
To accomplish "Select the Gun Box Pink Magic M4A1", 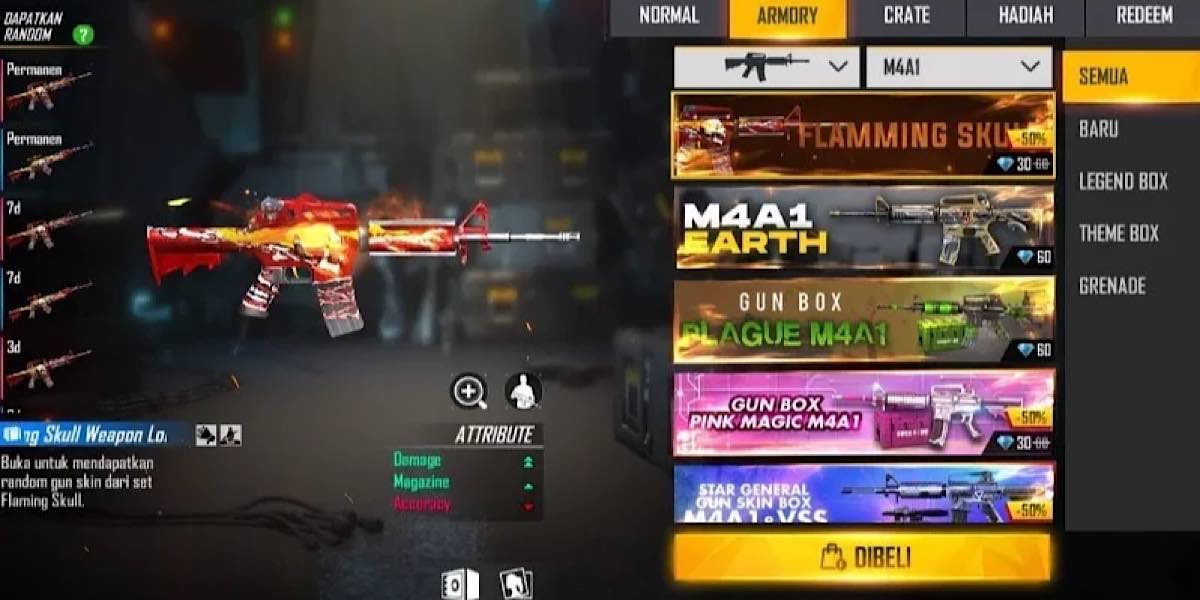I will (863, 412).
